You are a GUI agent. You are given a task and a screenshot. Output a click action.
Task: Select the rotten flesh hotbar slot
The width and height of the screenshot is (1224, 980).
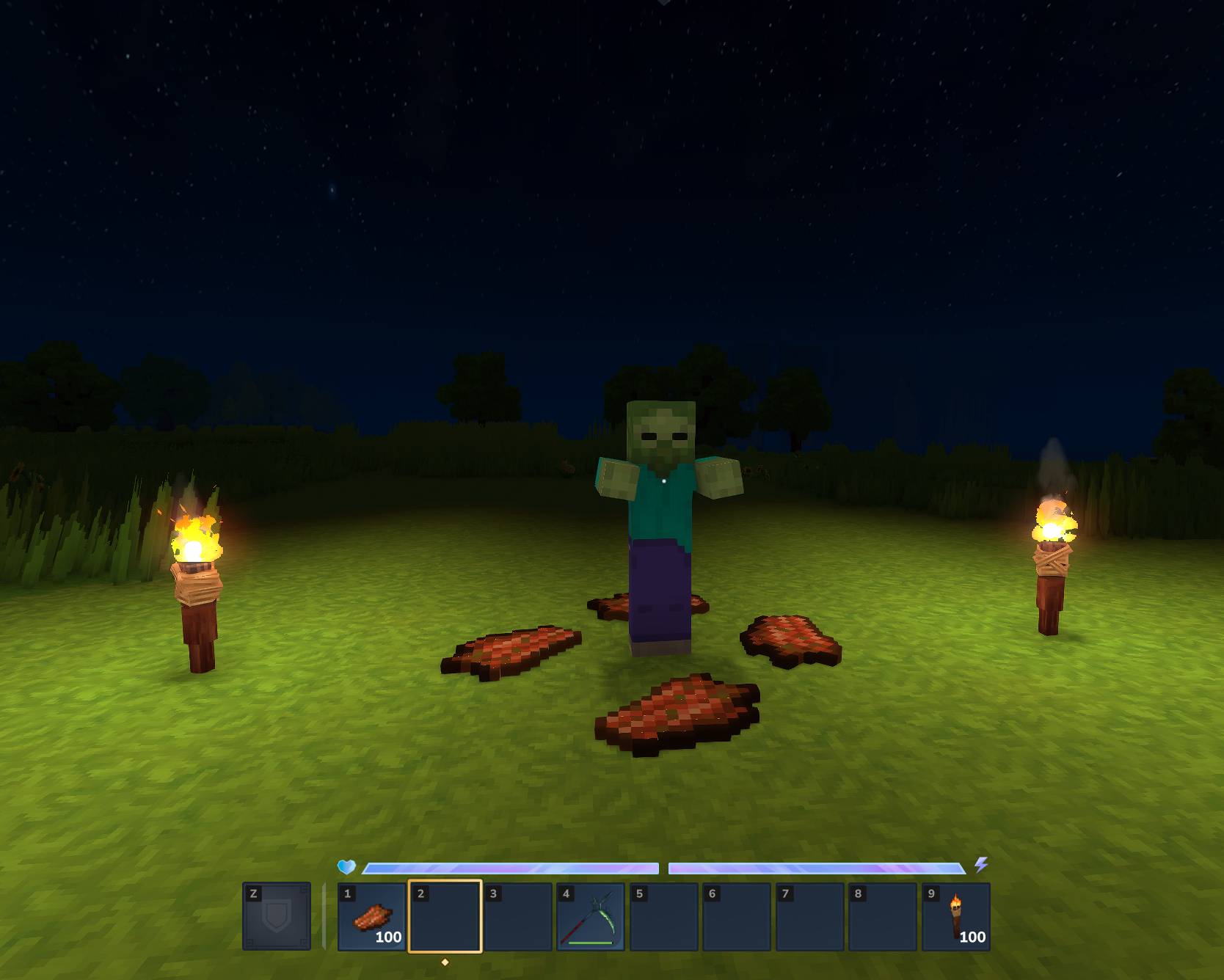coord(371,917)
